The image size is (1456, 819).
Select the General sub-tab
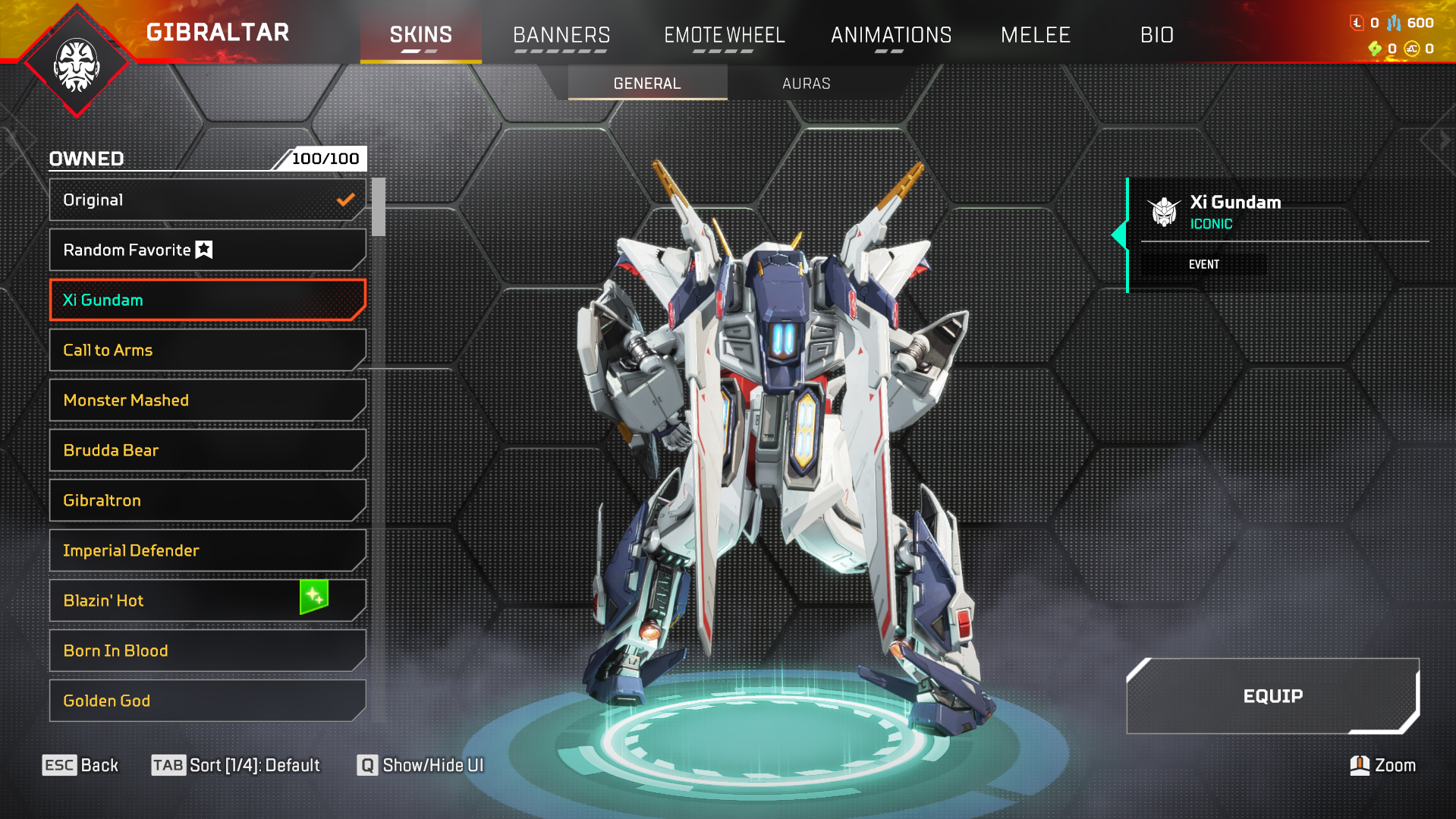[646, 83]
